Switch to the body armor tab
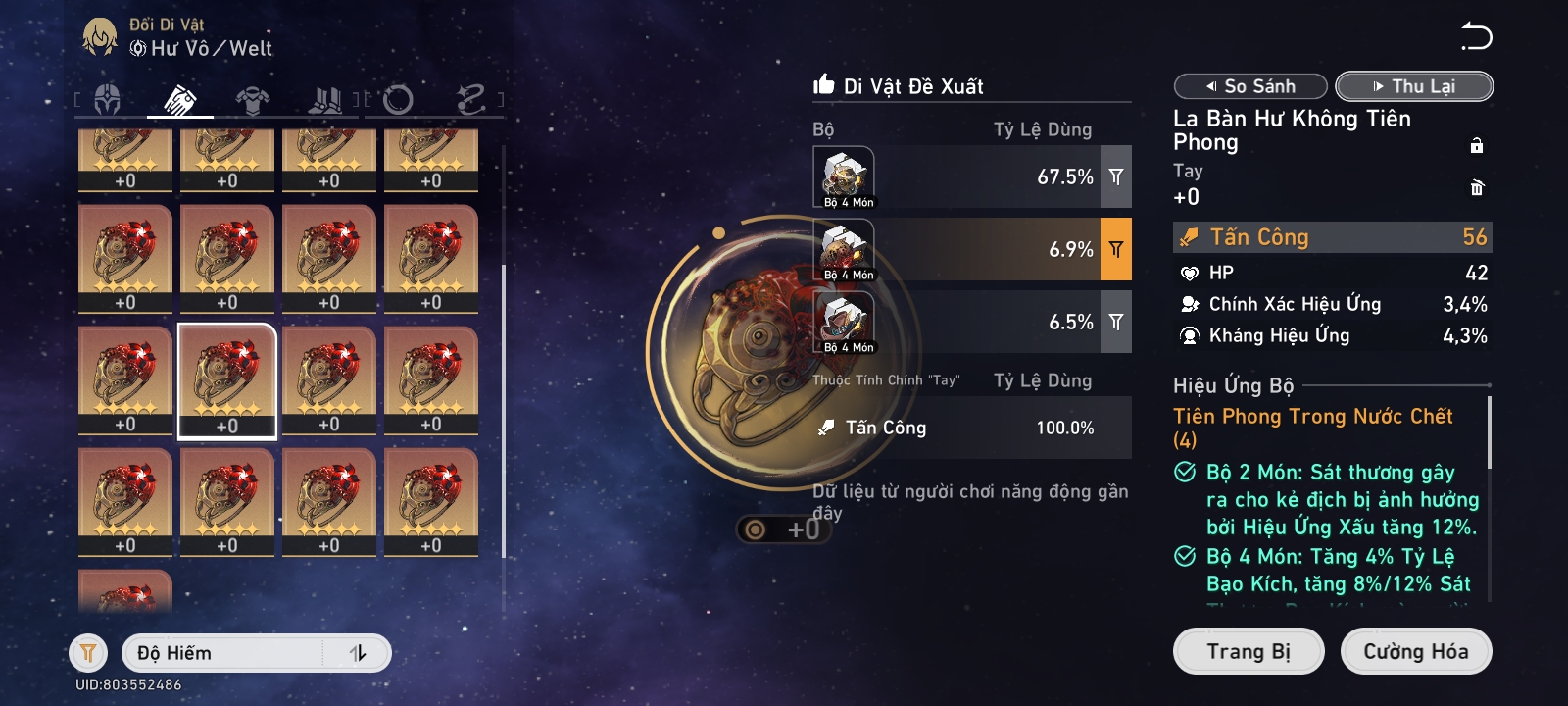Image resolution: width=1568 pixels, height=706 pixels. [253, 99]
